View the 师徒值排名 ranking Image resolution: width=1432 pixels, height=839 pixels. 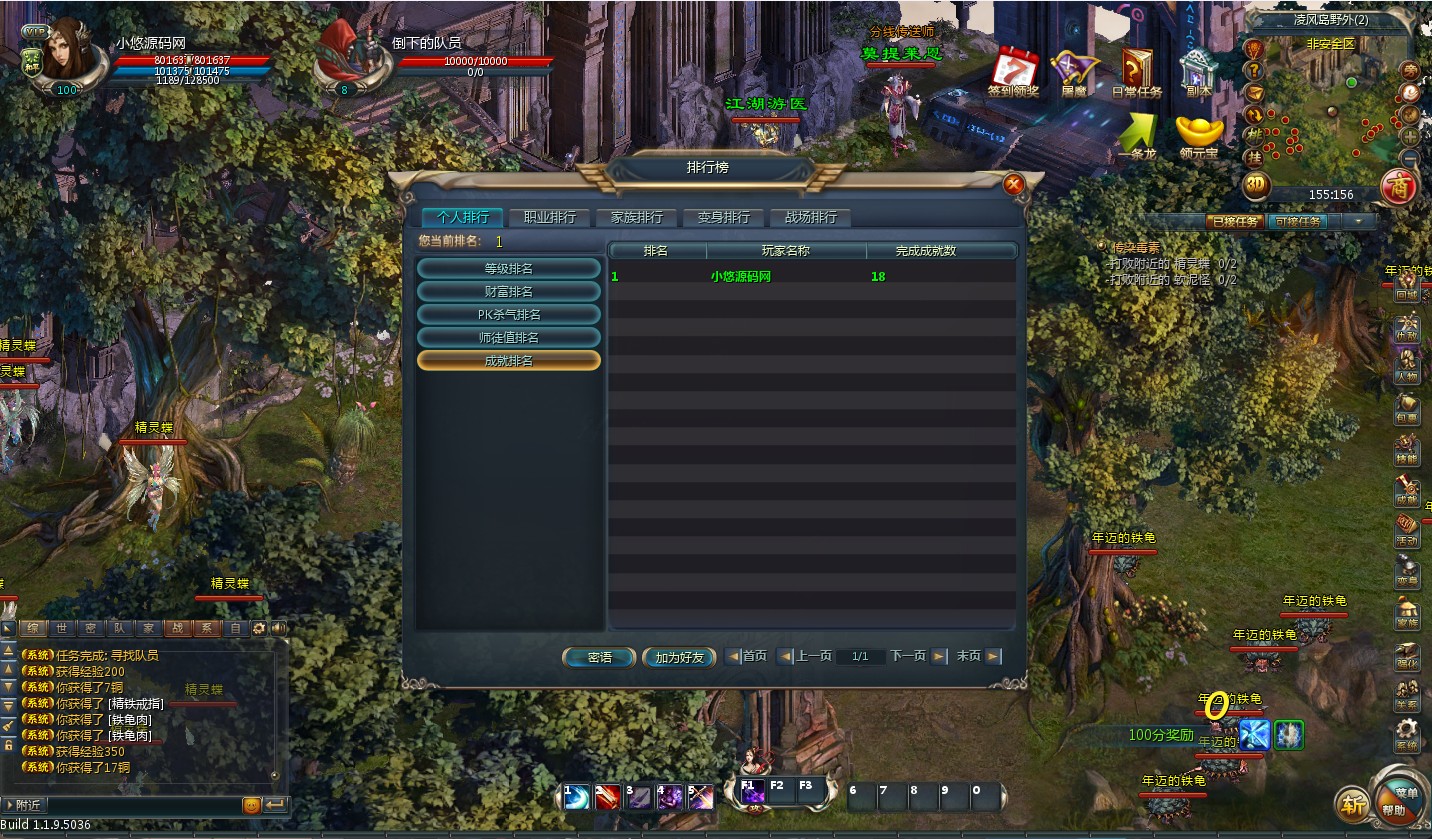click(508, 337)
